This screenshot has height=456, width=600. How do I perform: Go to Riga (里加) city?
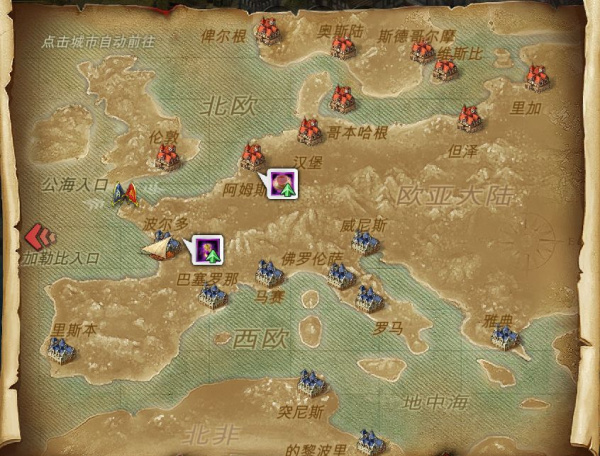coord(538,77)
